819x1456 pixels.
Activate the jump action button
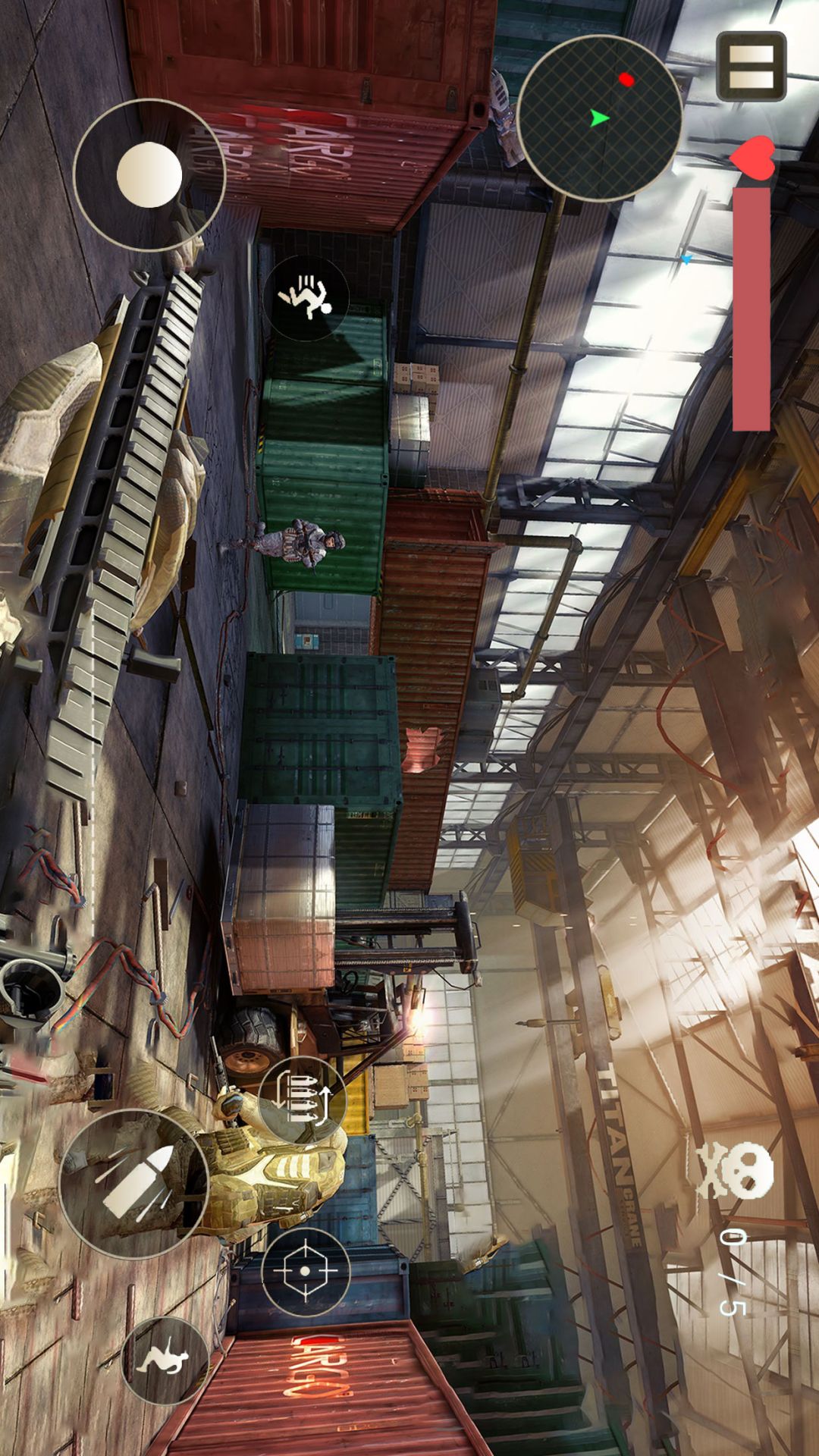click(x=306, y=297)
